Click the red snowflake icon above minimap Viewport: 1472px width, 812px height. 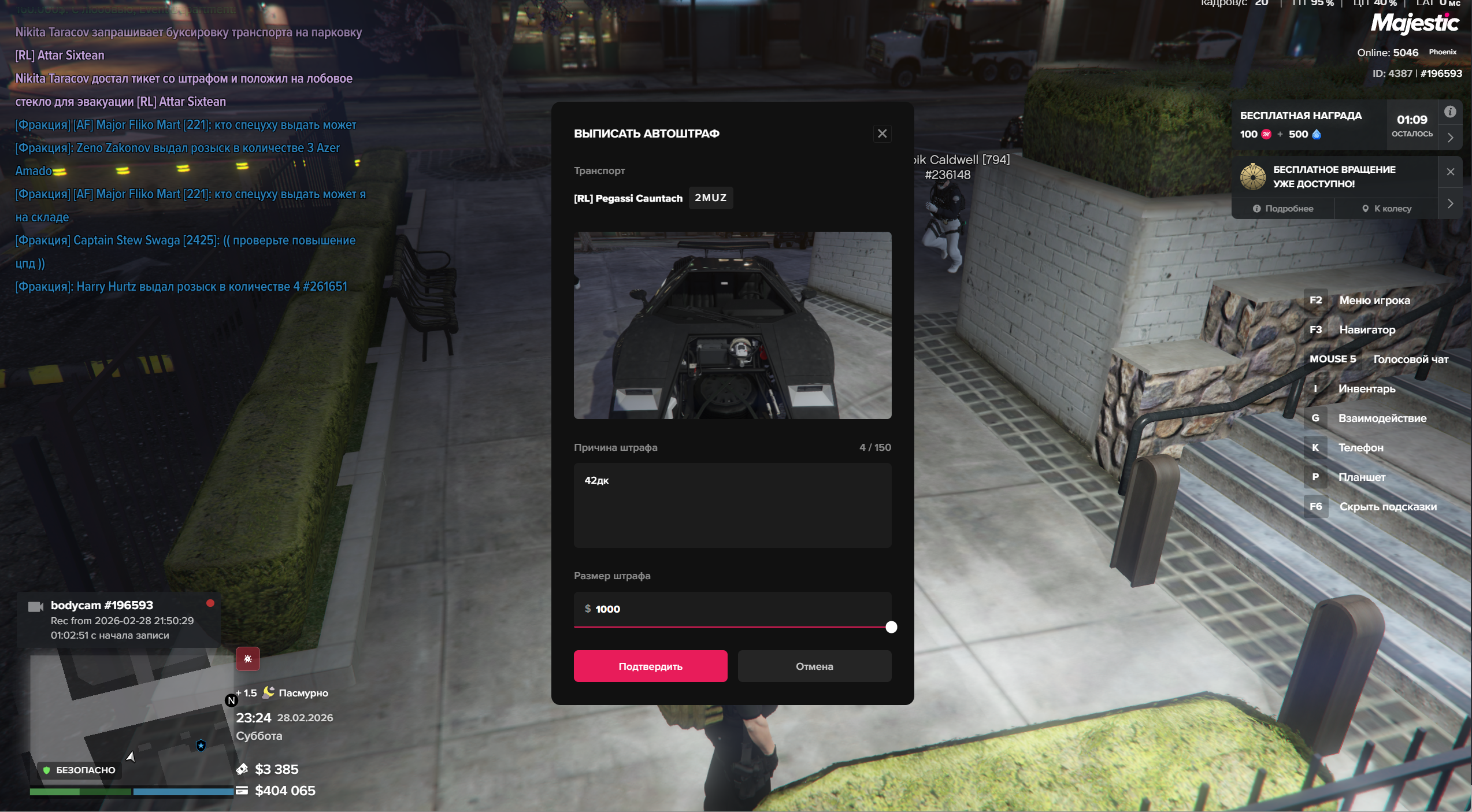248,659
